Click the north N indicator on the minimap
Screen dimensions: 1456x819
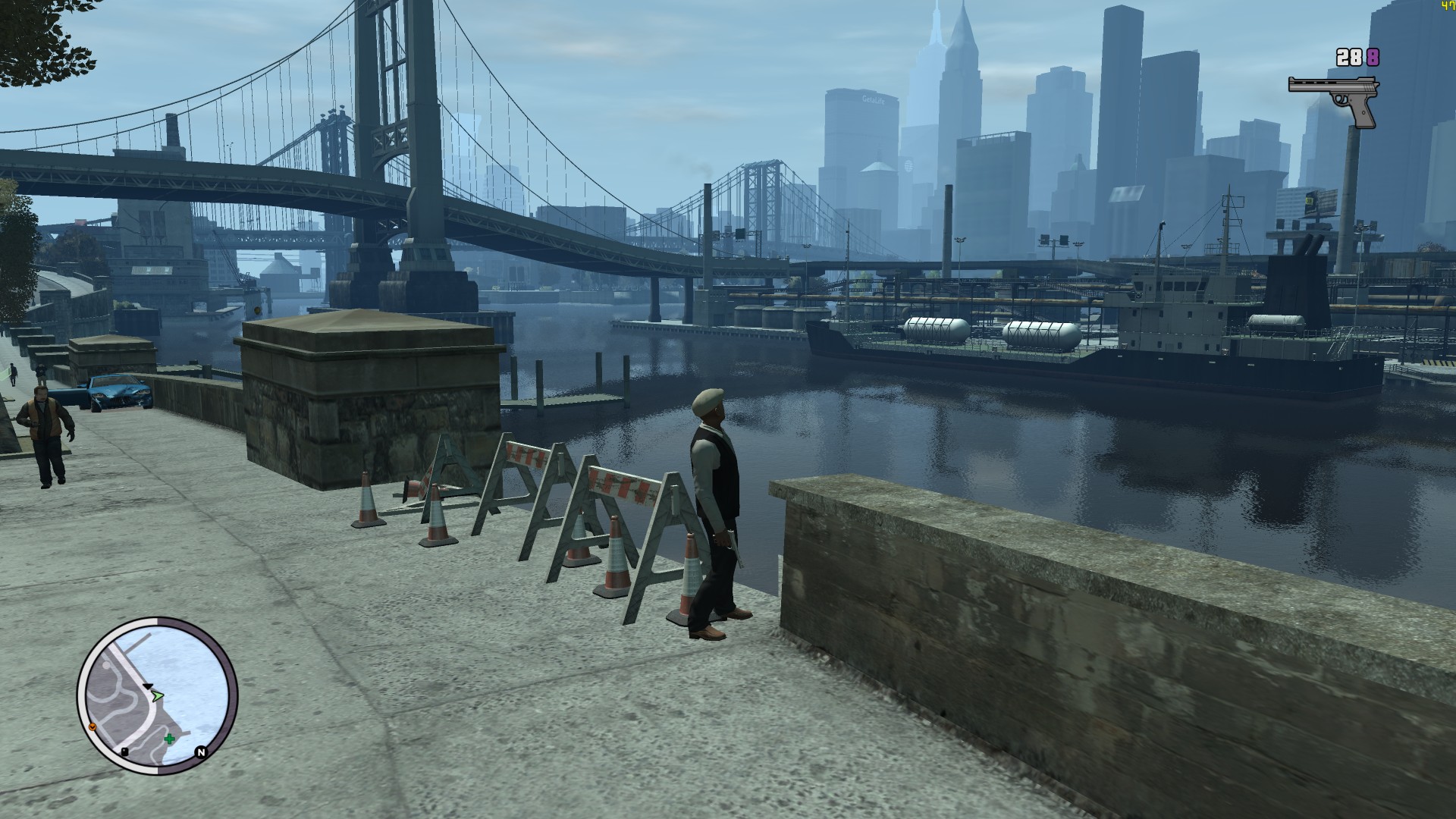tap(201, 752)
